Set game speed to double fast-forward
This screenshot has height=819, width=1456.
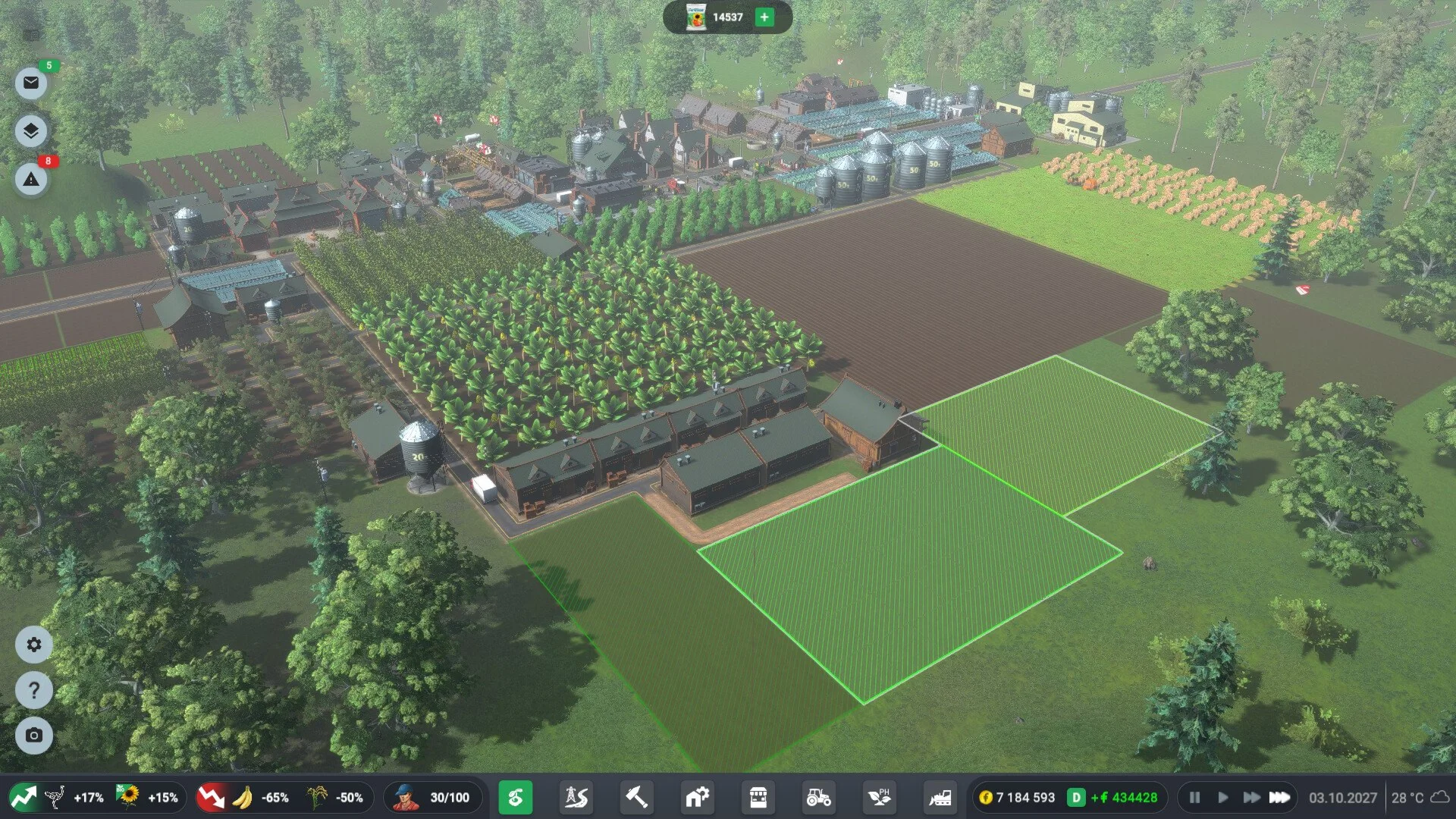1251,798
